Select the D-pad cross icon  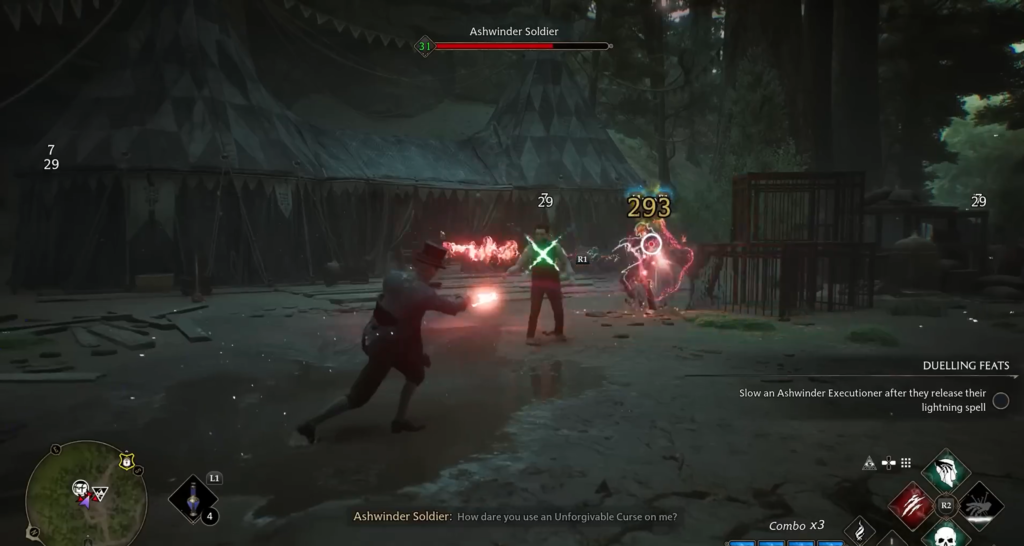pos(888,463)
